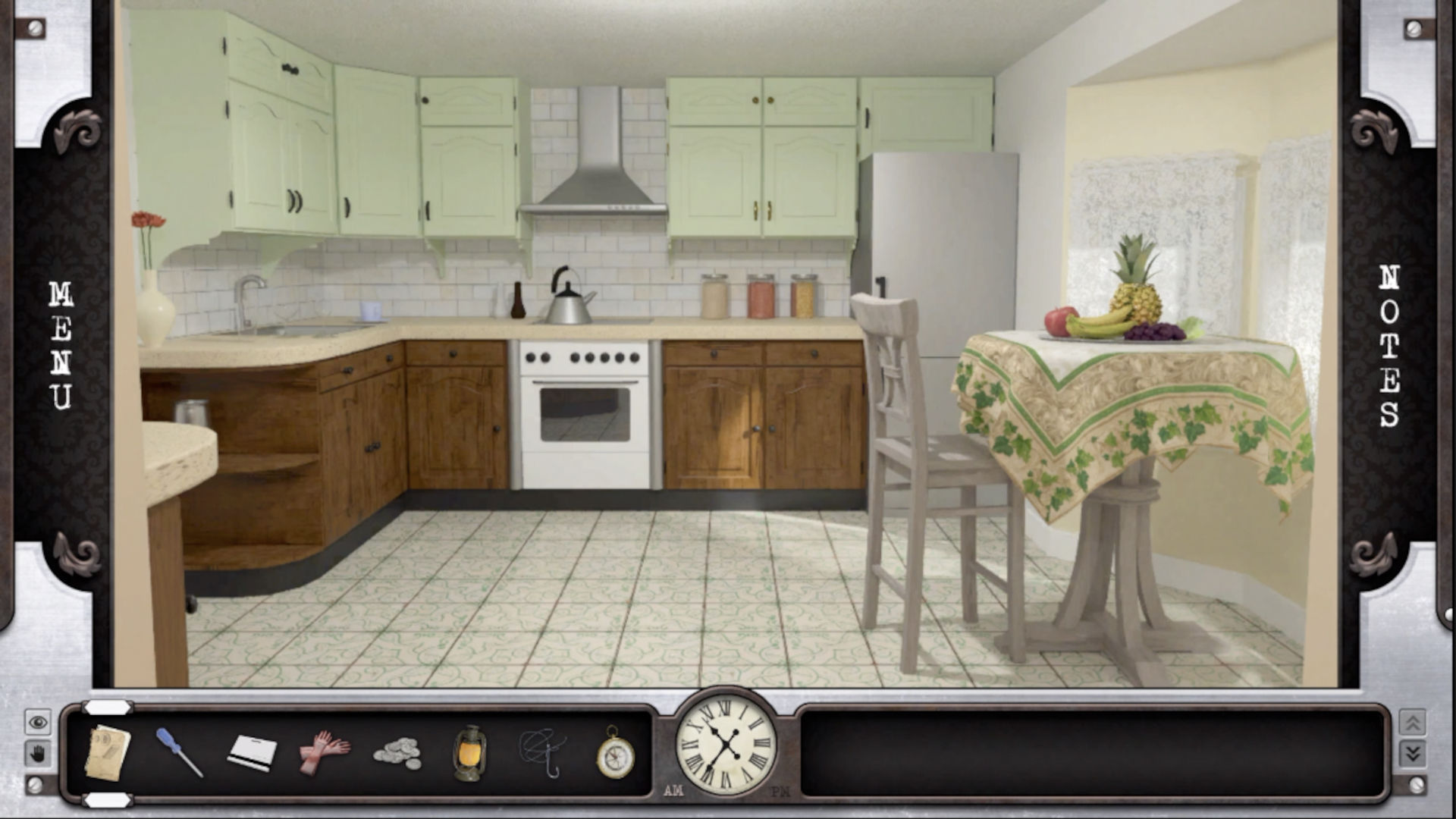Image resolution: width=1456 pixels, height=819 pixels.
Task: Select the blue-handled screwdriver
Action: [x=179, y=752]
